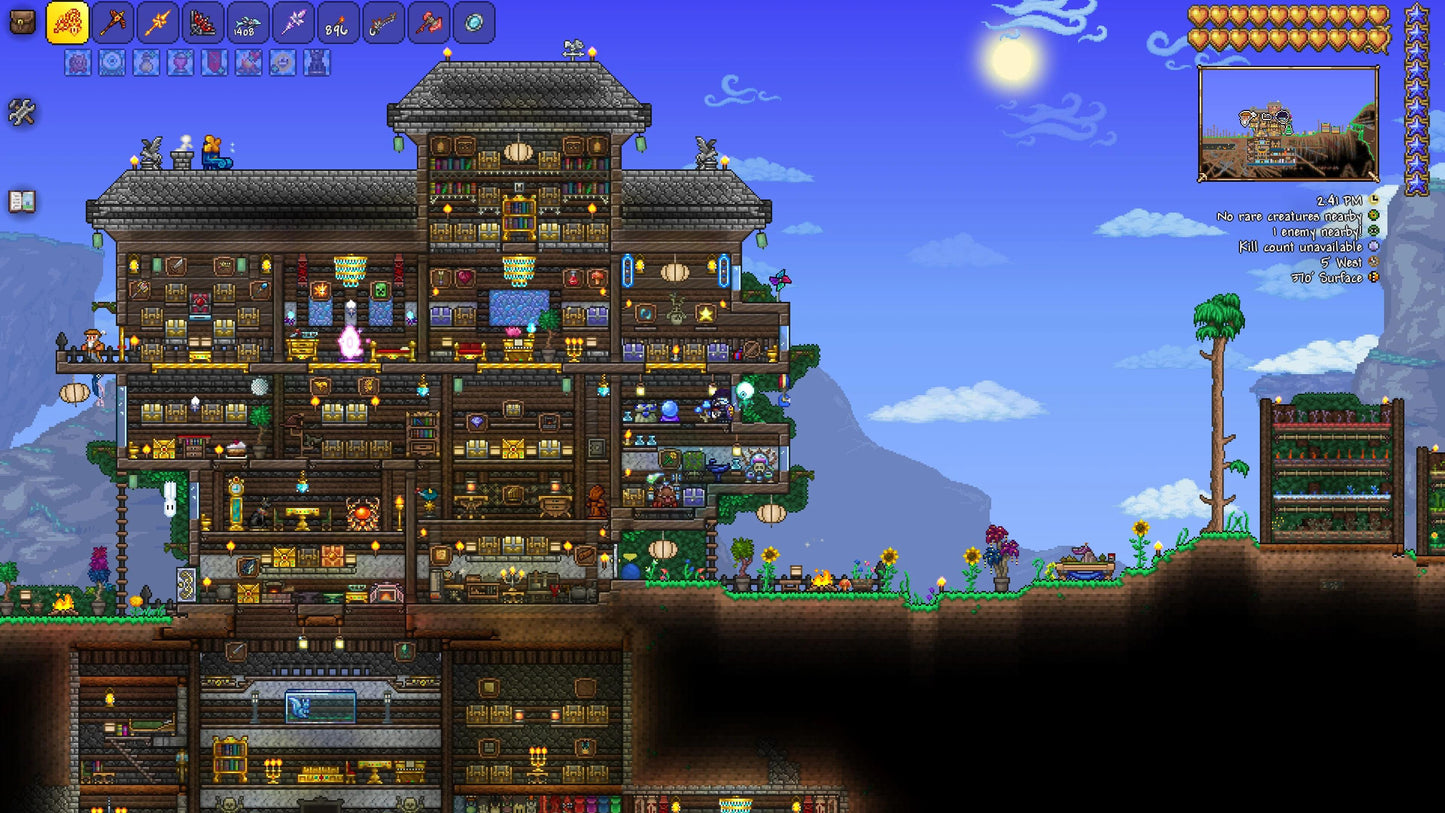Screen dimensions: 1445x813
Task: Select the red hamaxe in slot nine
Action: click(x=428, y=22)
